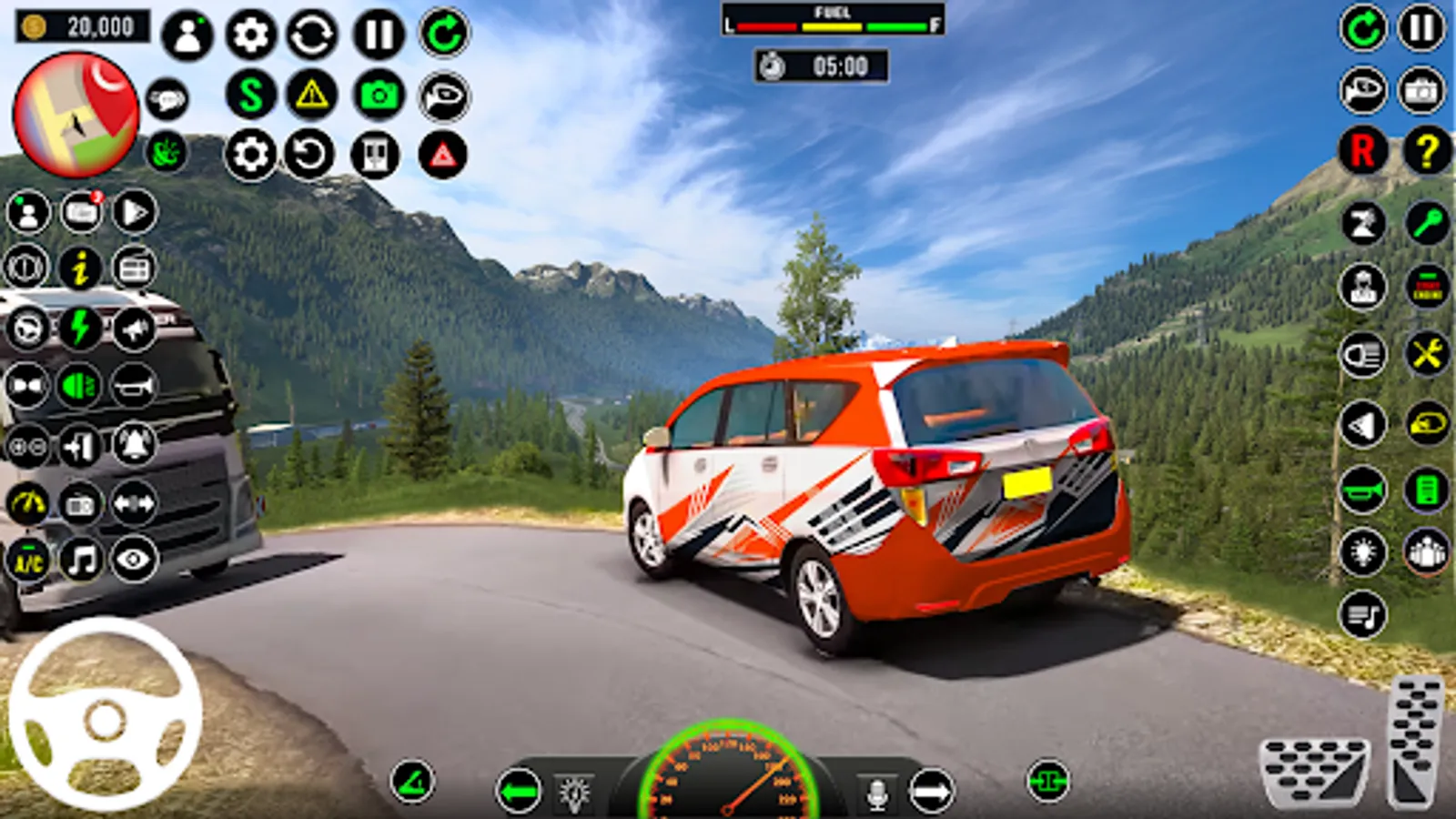Select the red R gear button
This screenshot has height=819, width=1456.
pos(1362,150)
